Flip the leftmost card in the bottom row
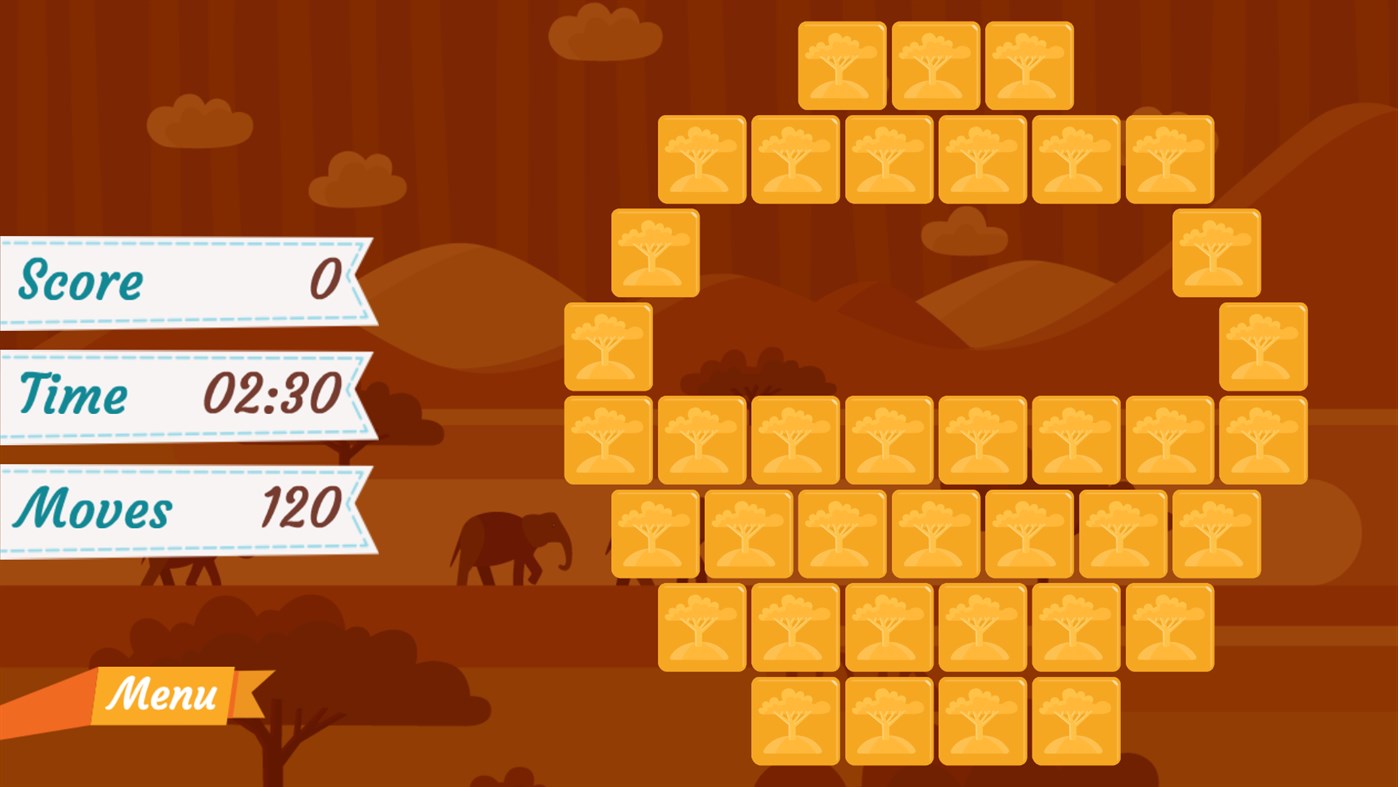 pos(796,720)
